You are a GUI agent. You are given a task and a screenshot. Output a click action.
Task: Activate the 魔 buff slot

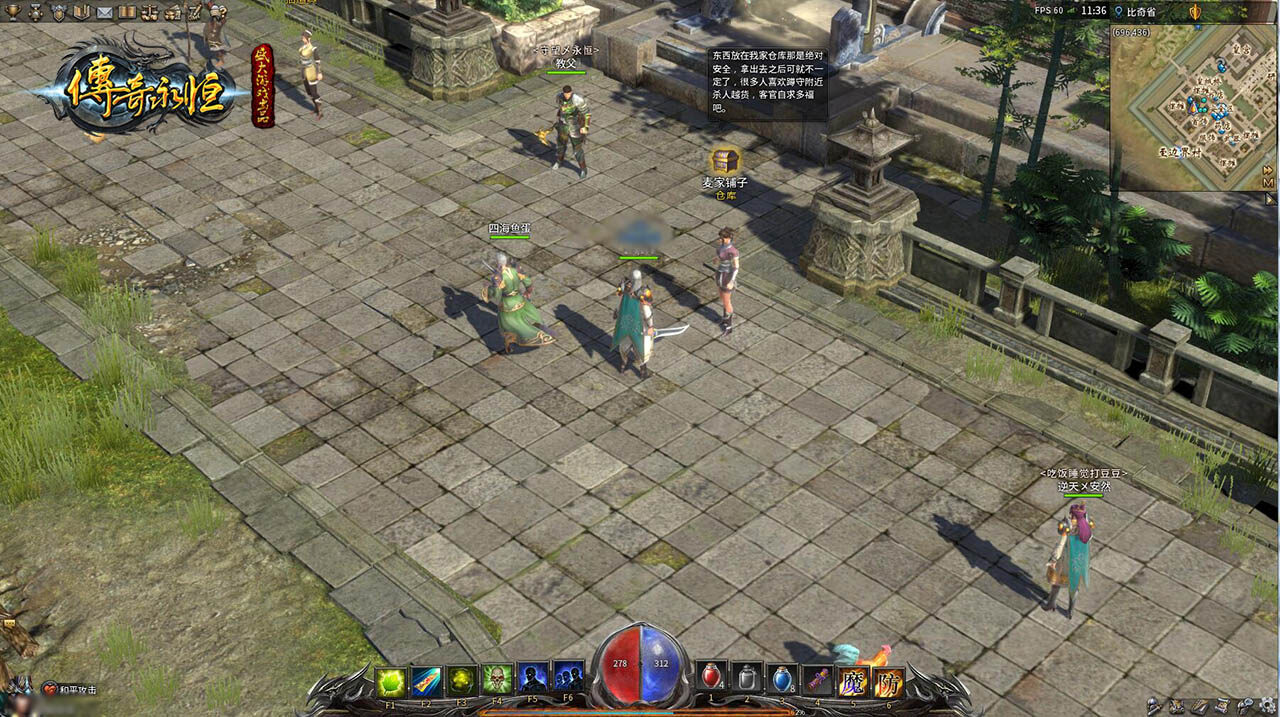853,682
